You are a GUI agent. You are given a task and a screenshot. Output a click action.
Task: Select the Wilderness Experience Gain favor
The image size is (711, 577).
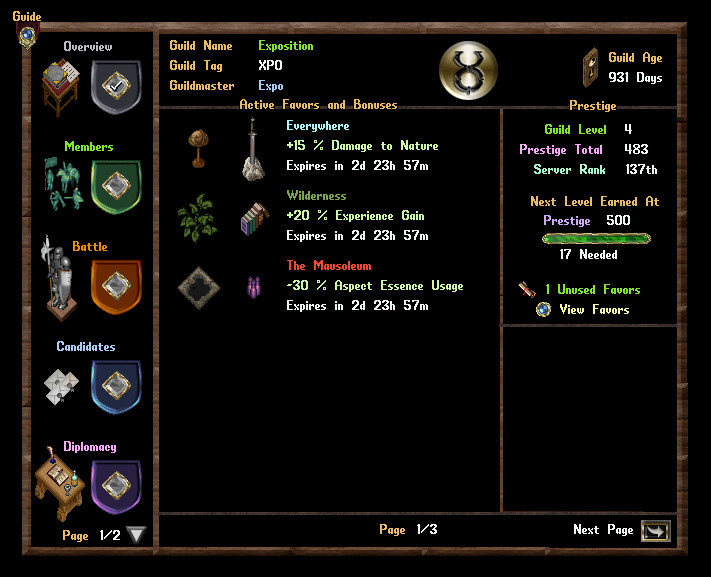click(355, 216)
